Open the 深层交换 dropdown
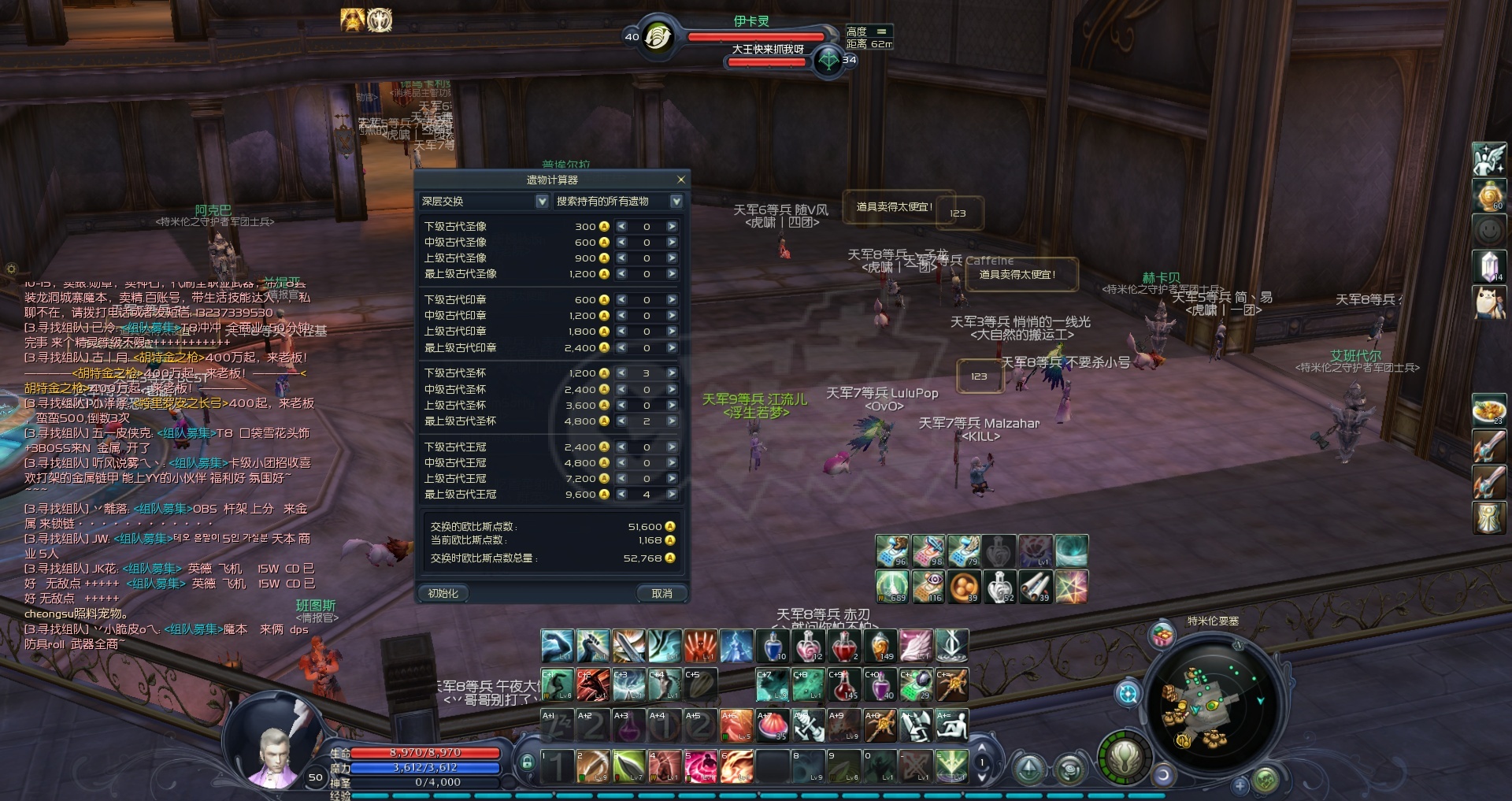This screenshot has height=801, width=1512. pyautogui.click(x=542, y=202)
